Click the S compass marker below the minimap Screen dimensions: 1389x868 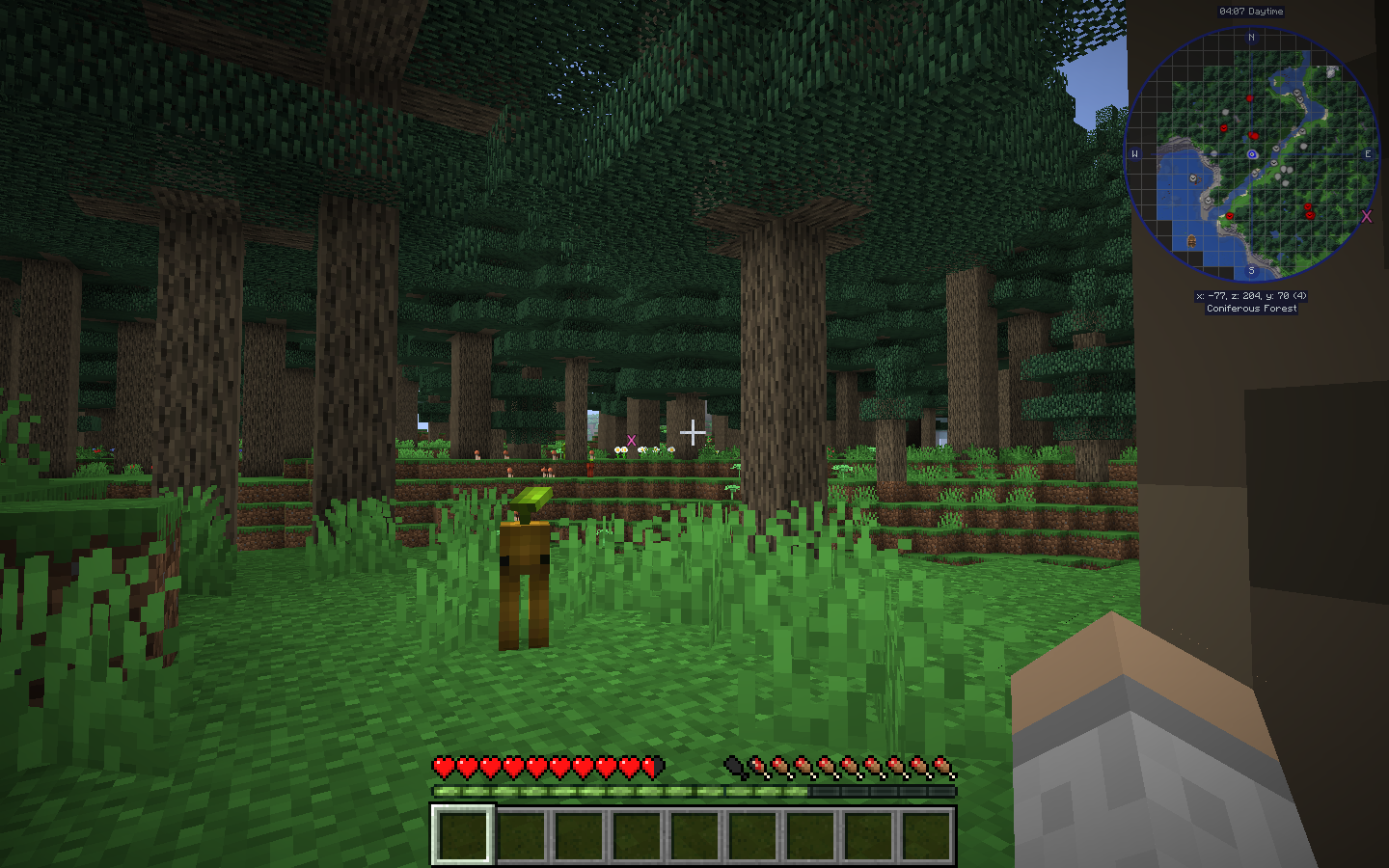[1252, 270]
